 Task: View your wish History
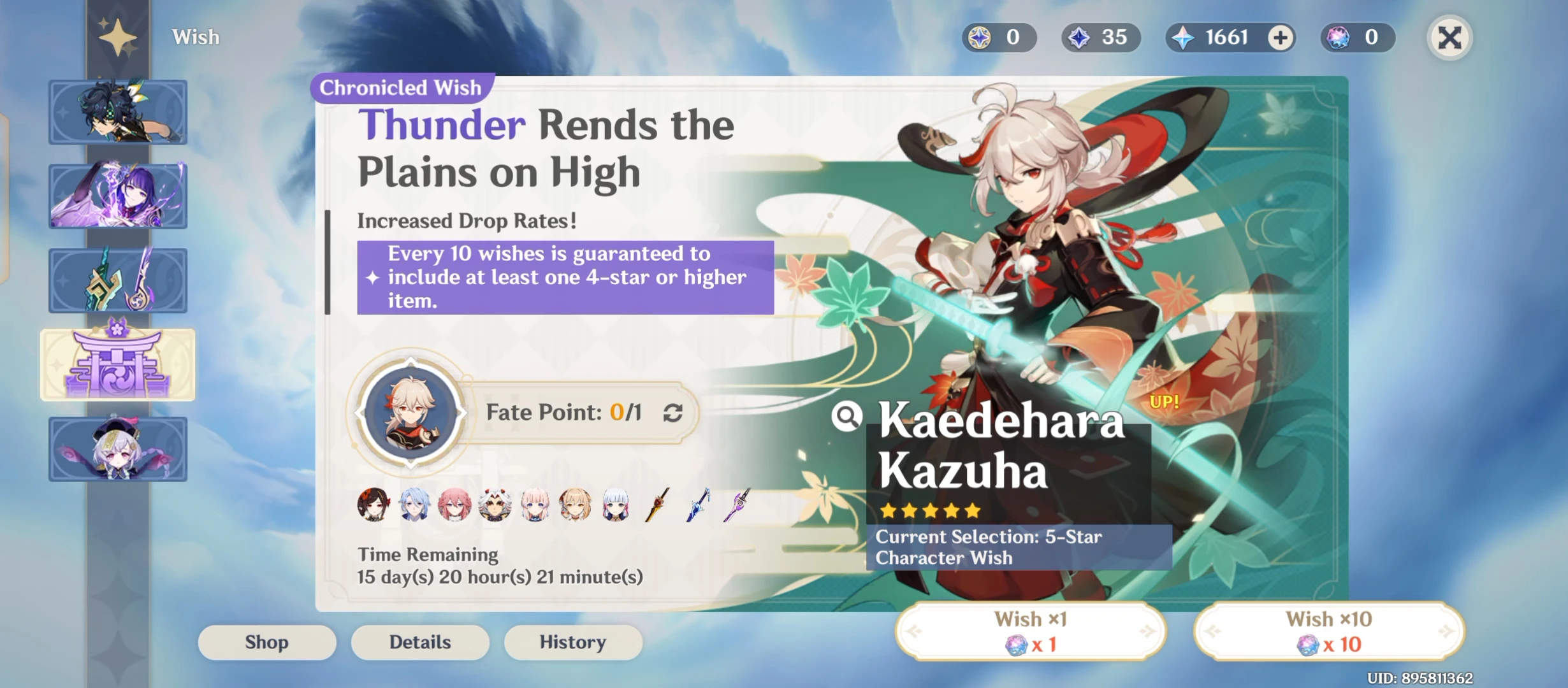click(x=572, y=641)
